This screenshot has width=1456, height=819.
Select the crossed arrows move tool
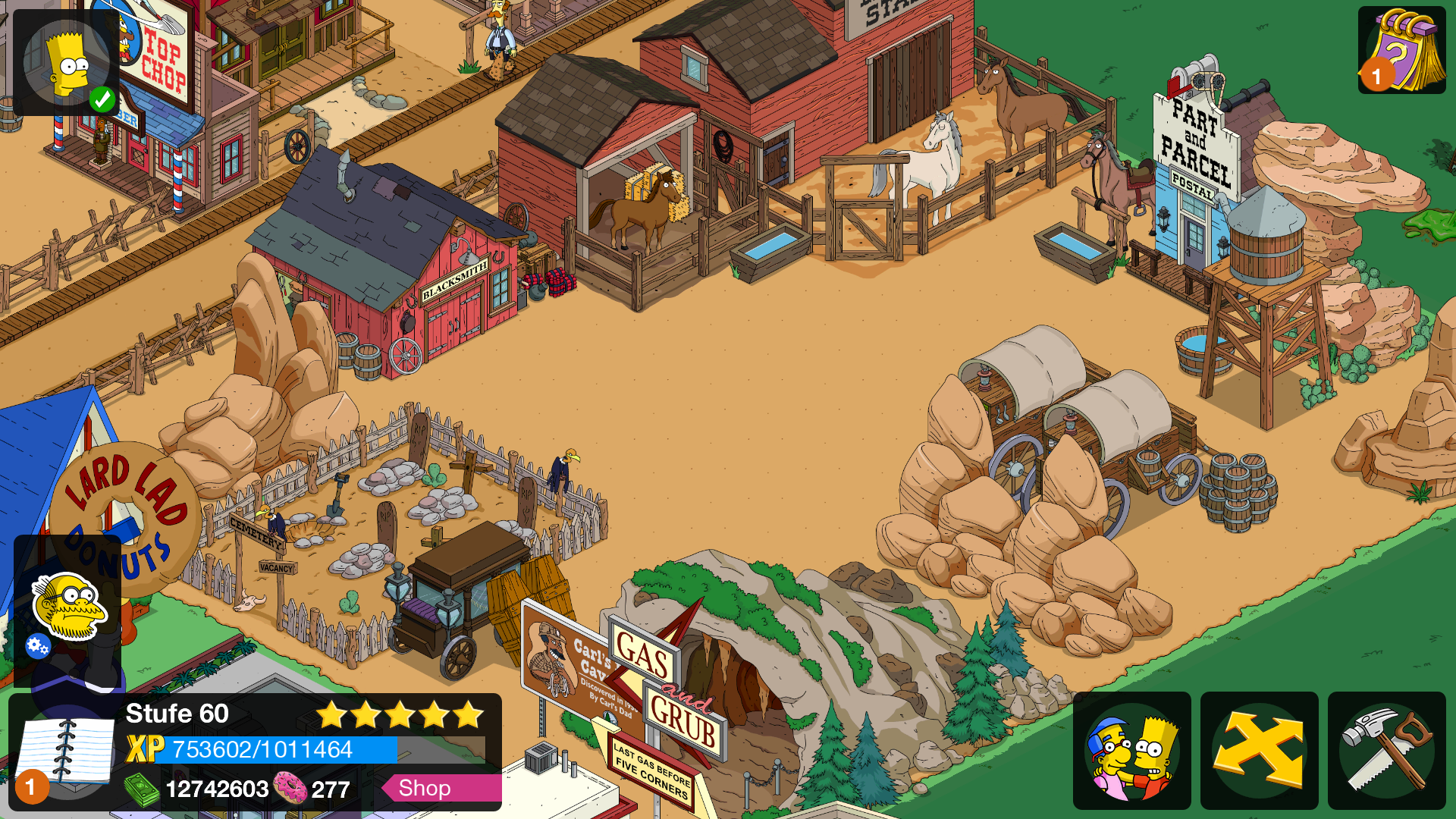pos(1259,749)
